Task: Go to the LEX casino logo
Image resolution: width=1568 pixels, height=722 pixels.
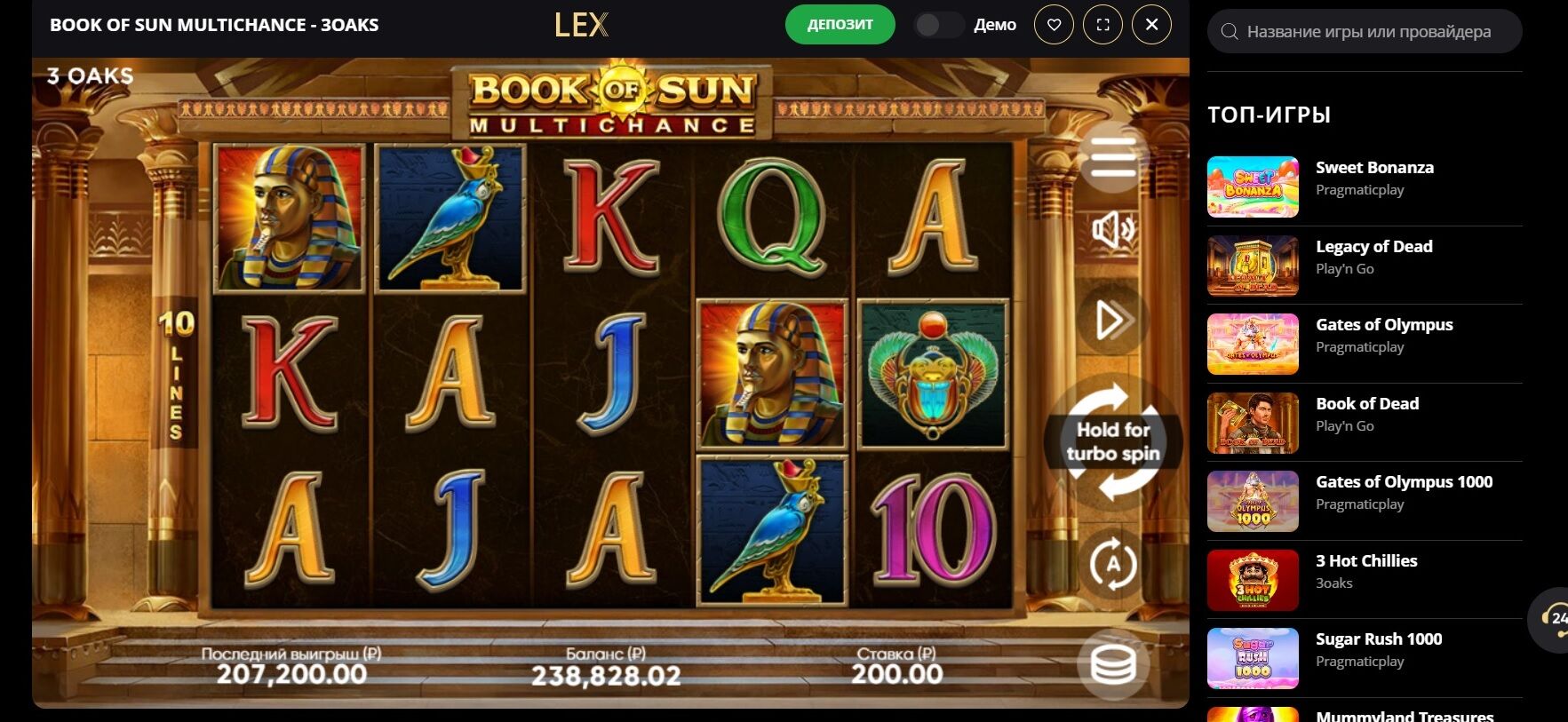Action: click(x=581, y=25)
